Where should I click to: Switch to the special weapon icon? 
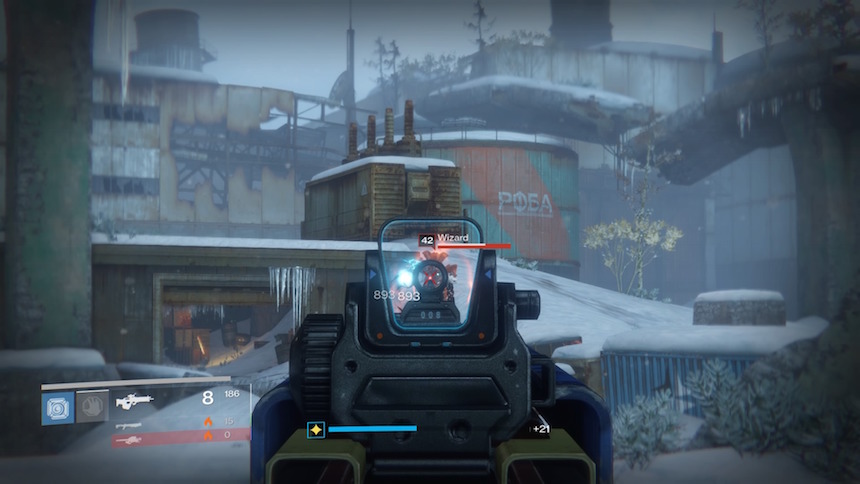click(128, 423)
